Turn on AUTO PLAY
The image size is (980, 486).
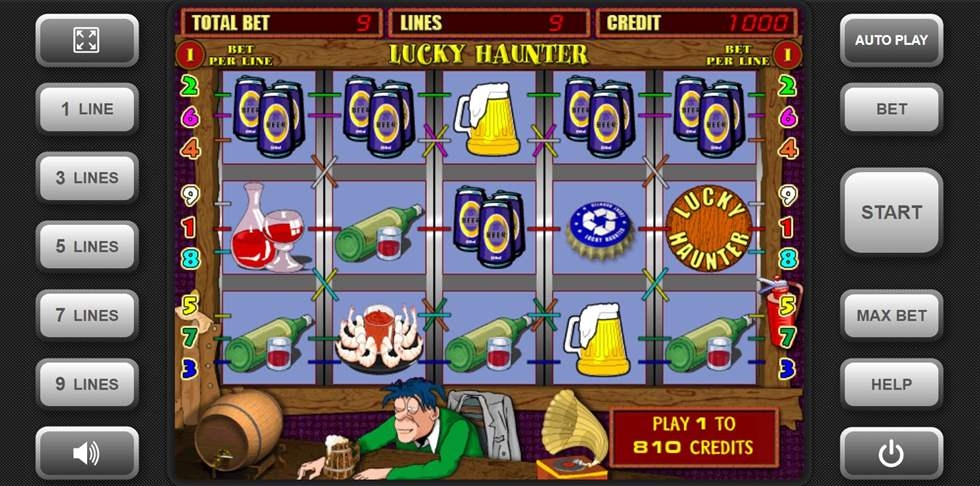(891, 40)
